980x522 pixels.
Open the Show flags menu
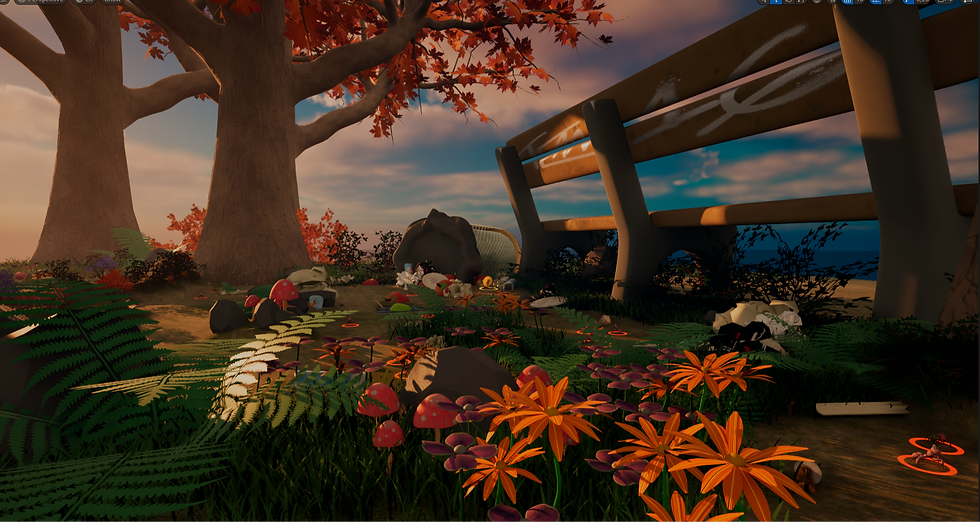[x=112, y=3]
